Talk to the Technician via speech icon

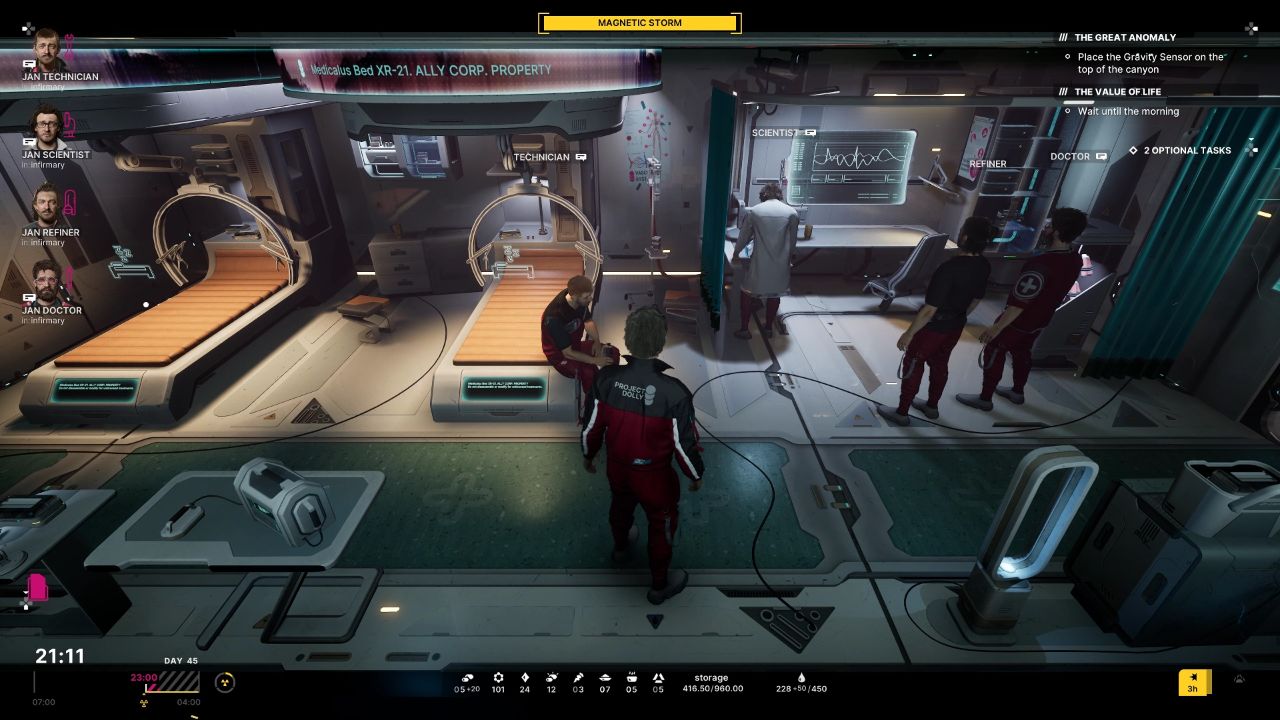(581, 157)
